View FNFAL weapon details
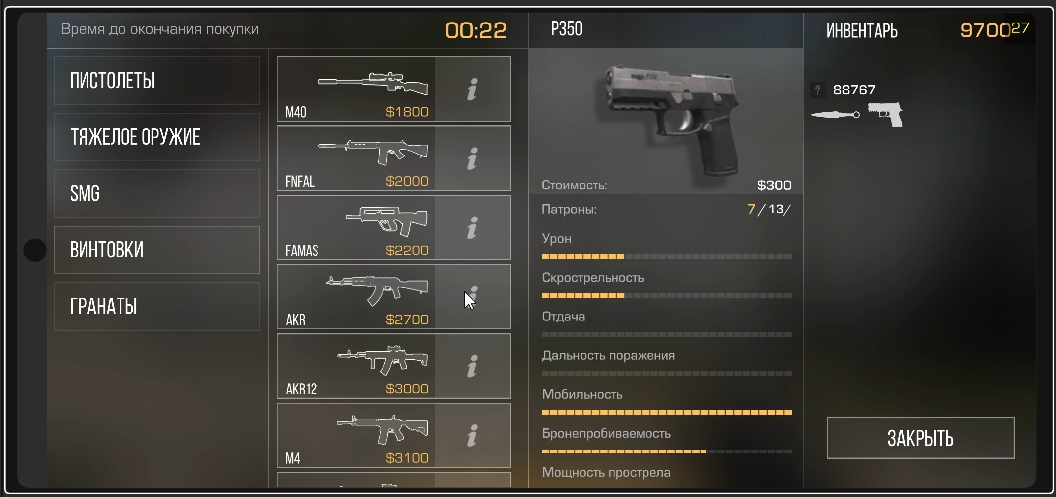Viewport: 1056px width, 497px height. (472, 158)
